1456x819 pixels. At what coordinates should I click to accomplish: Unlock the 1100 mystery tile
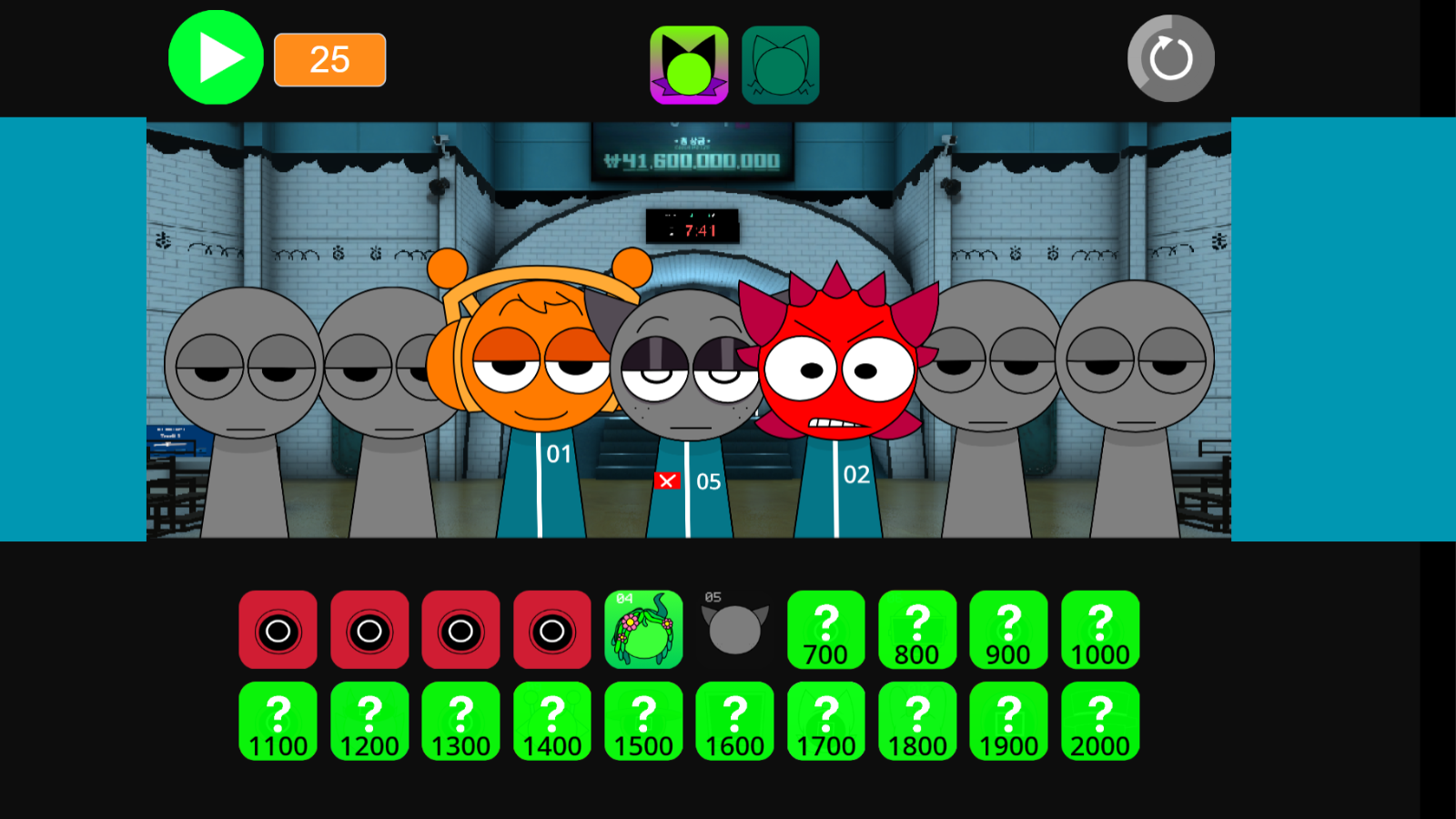coord(278,721)
